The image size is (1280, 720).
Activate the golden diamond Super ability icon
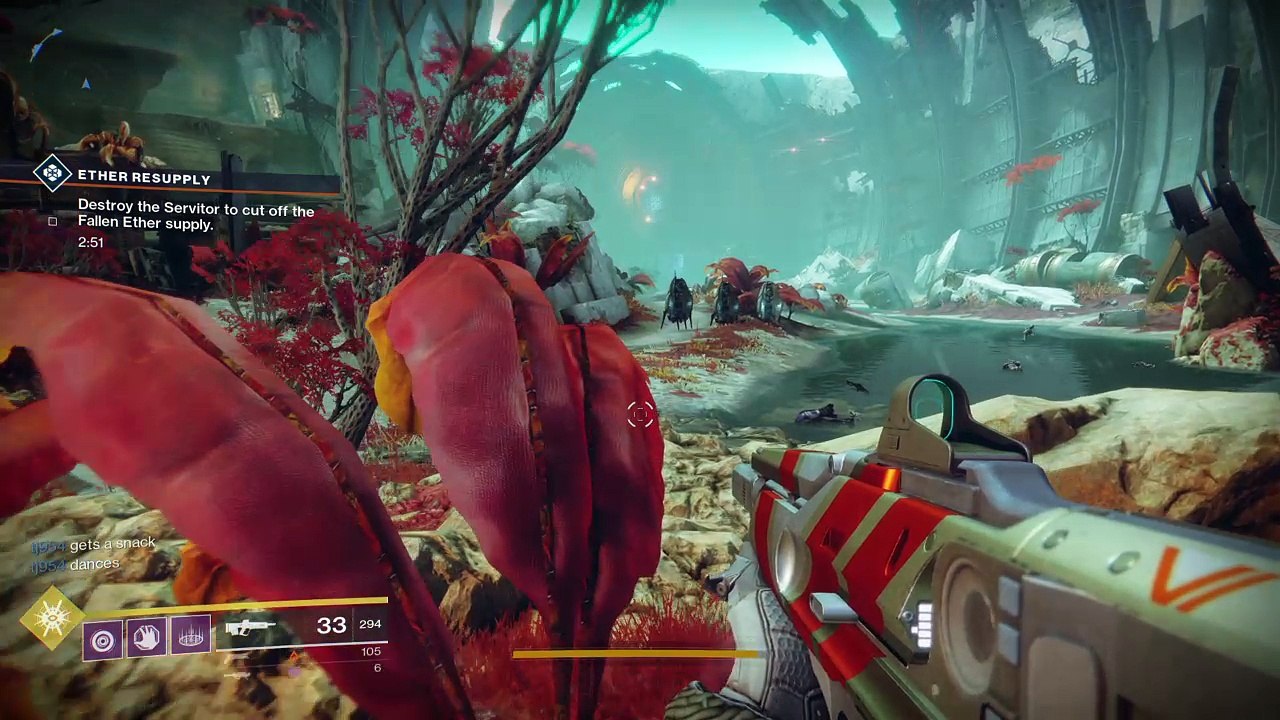[53, 619]
